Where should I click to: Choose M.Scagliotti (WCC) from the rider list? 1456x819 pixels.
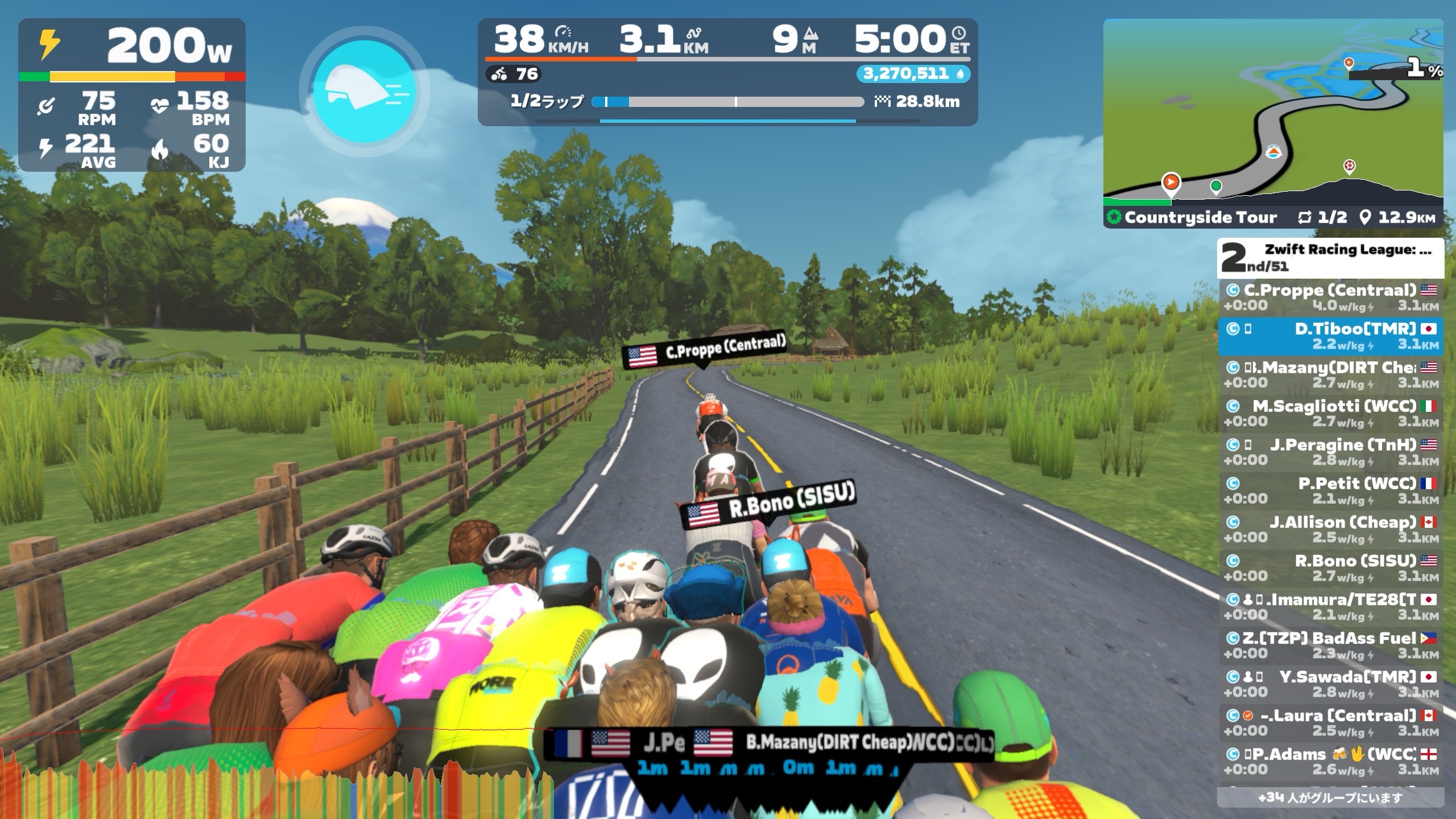1330,413
